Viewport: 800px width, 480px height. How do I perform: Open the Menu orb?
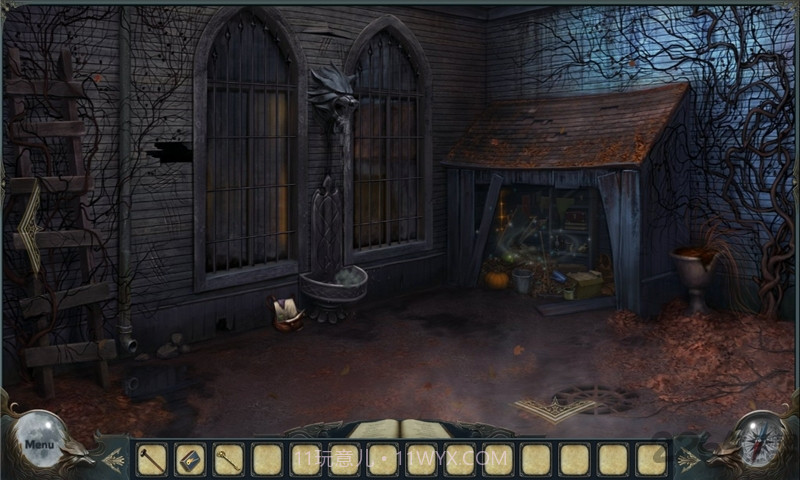40,441
